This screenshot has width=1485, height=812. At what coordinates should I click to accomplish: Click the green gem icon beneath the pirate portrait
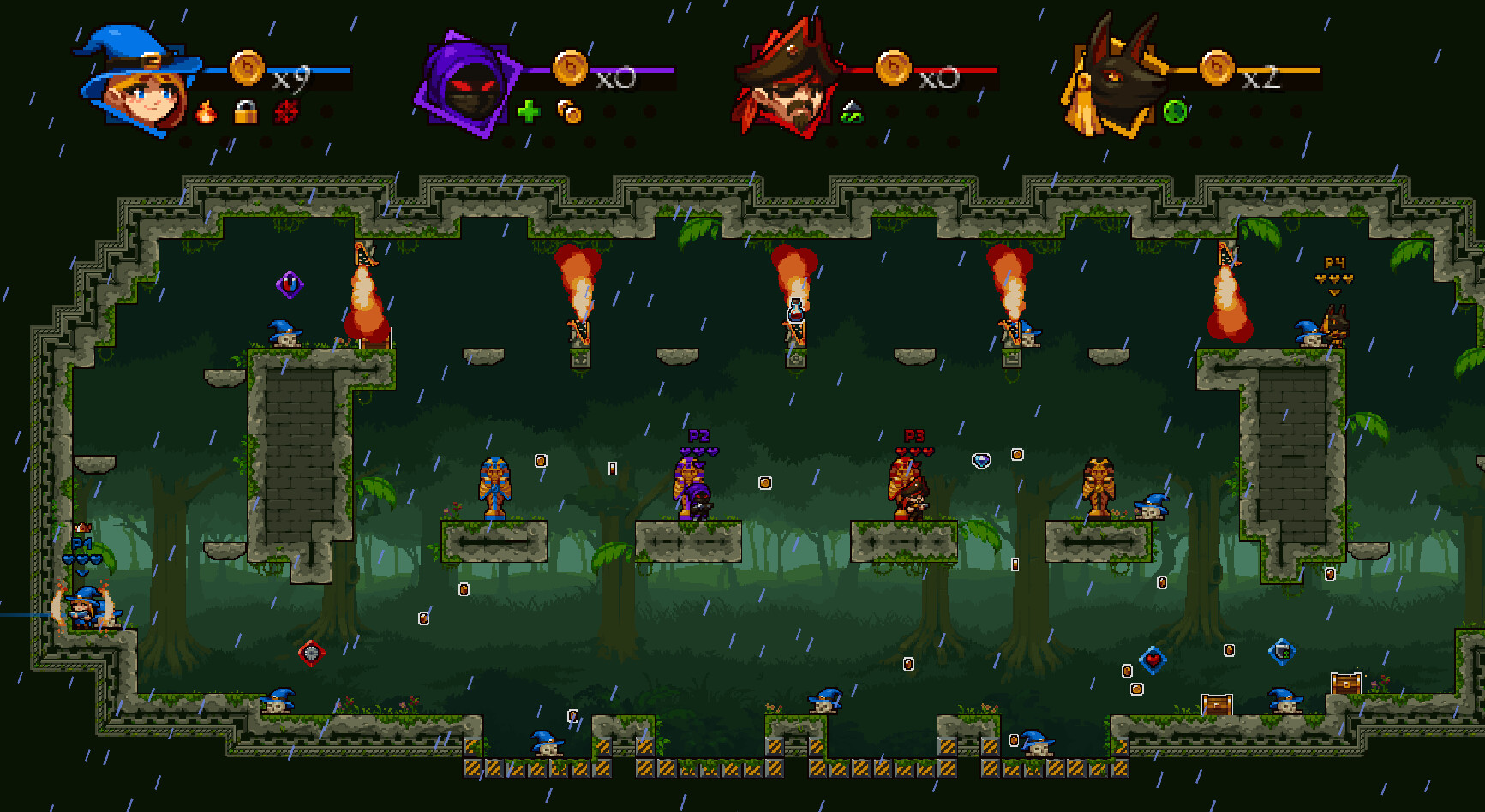(x=853, y=112)
